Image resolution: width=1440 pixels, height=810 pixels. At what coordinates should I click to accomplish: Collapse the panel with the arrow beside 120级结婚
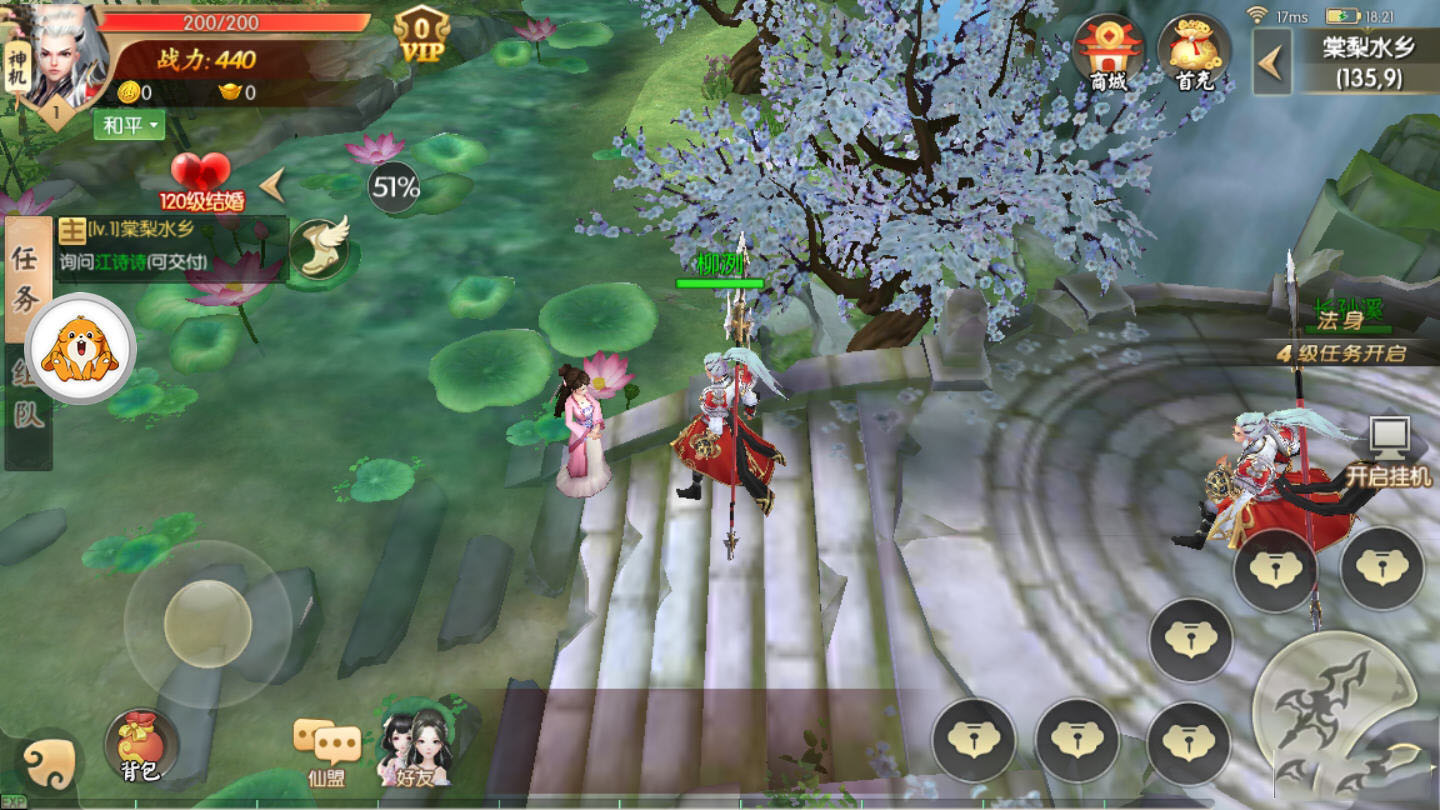coord(272,185)
